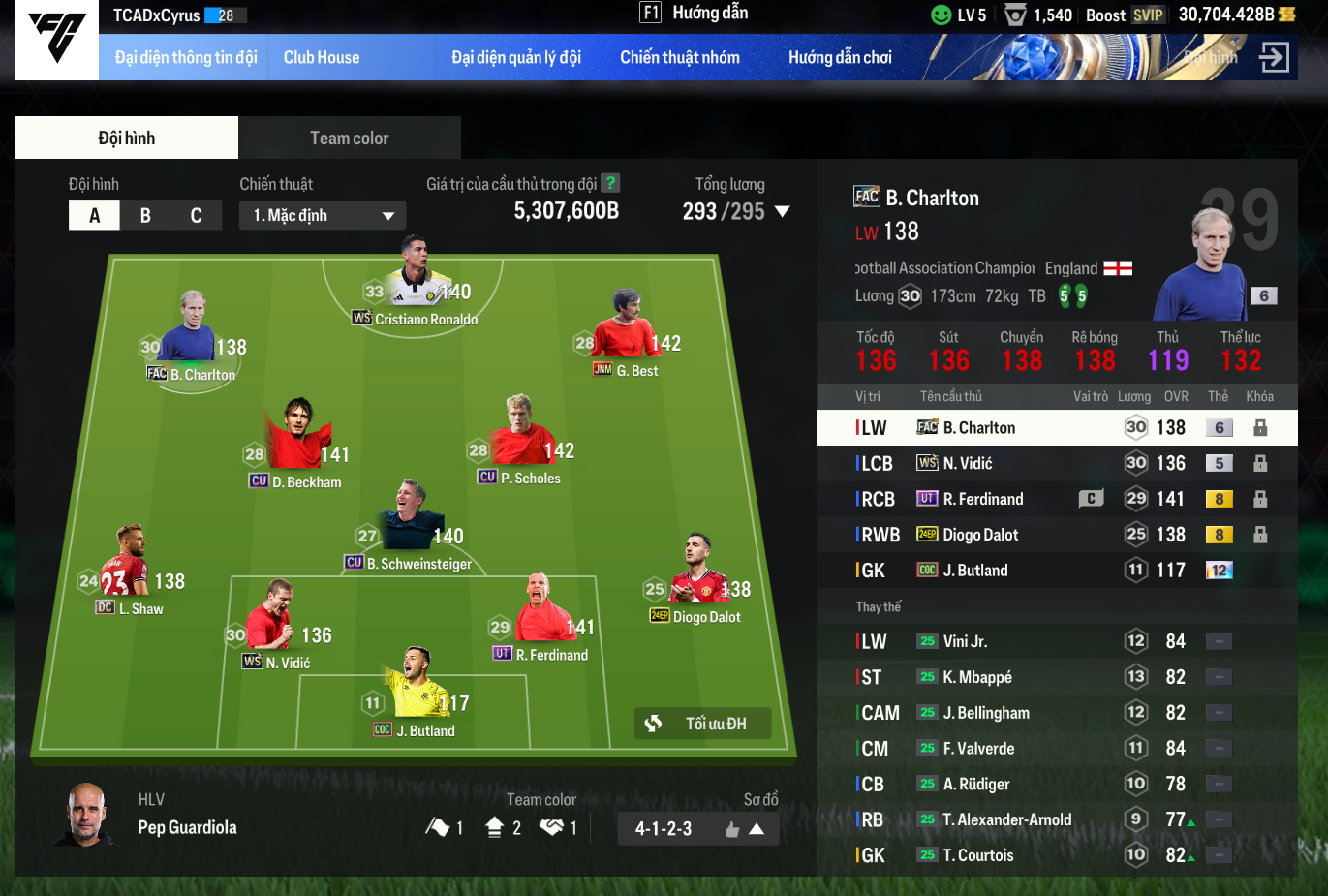Select squad C
Image resolution: width=1328 pixels, height=896 pixels.
196,215
